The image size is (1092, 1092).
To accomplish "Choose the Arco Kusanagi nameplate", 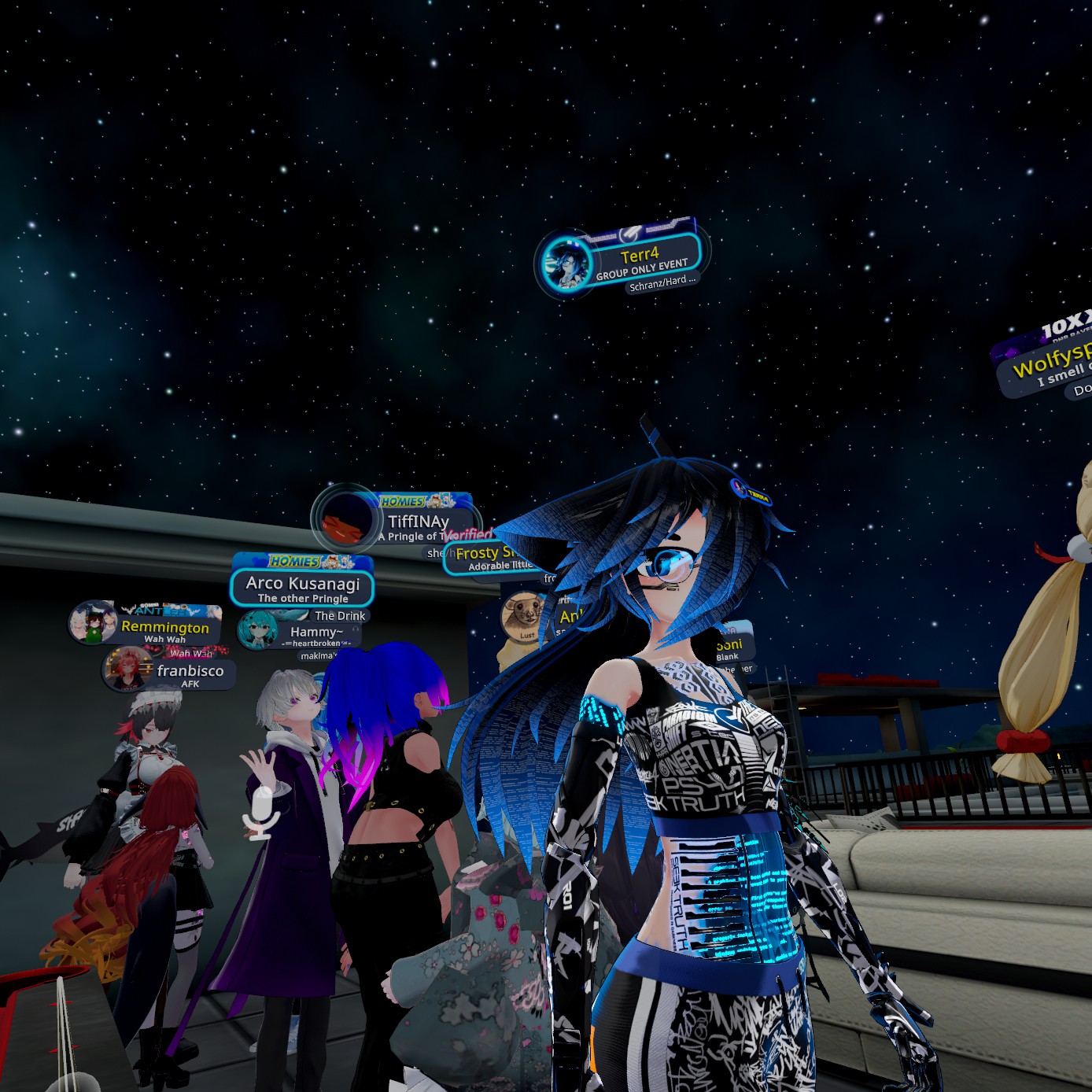I will (302, 585).
